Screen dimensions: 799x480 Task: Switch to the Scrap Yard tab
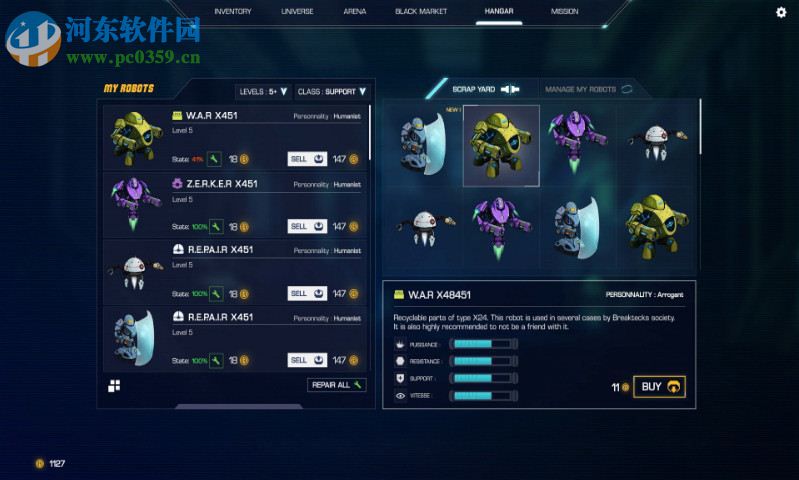(x=482, y=89)
